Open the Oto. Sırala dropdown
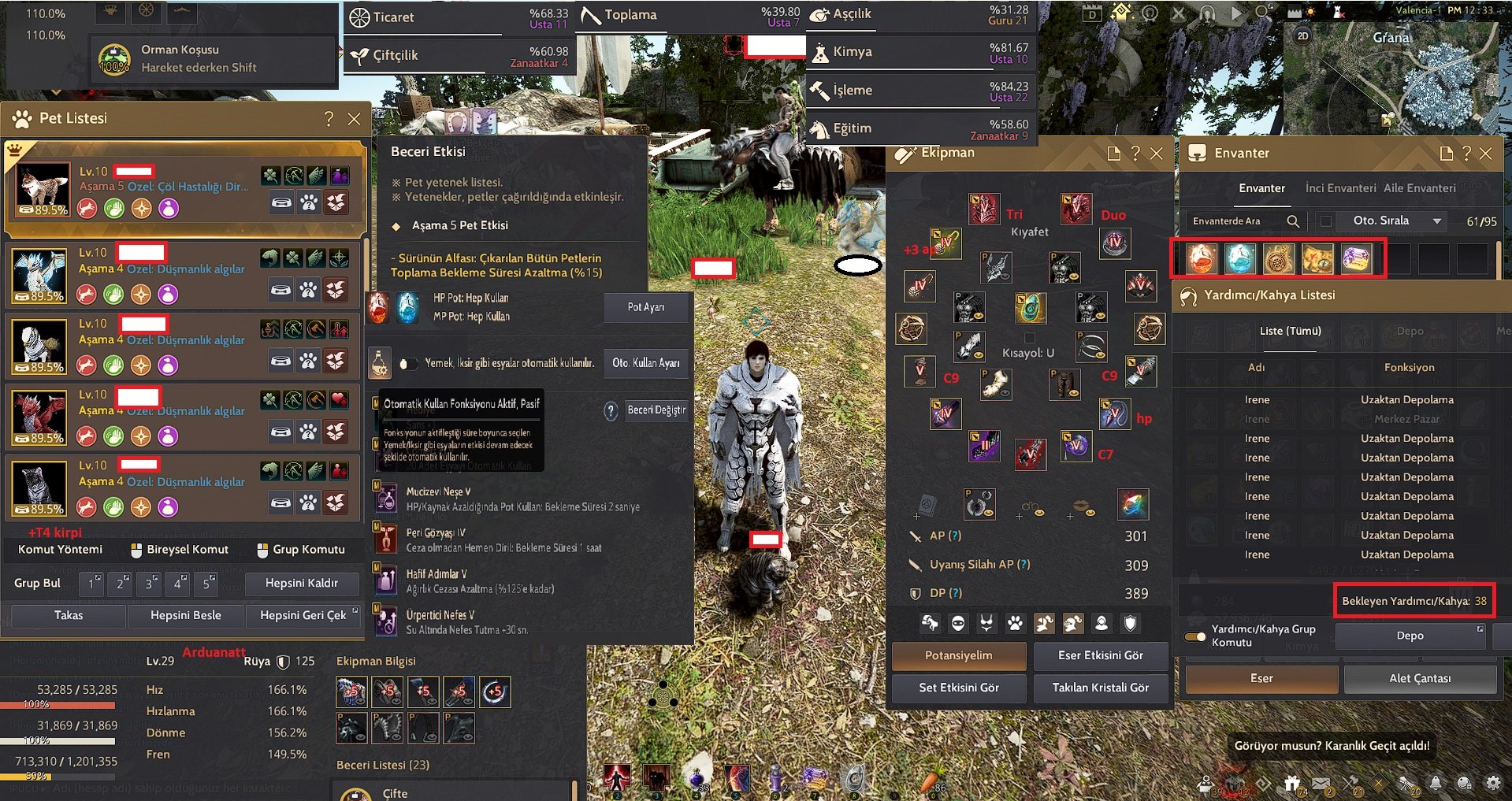This screenshot has width=1512, height=801. [x=1438, y=221]
